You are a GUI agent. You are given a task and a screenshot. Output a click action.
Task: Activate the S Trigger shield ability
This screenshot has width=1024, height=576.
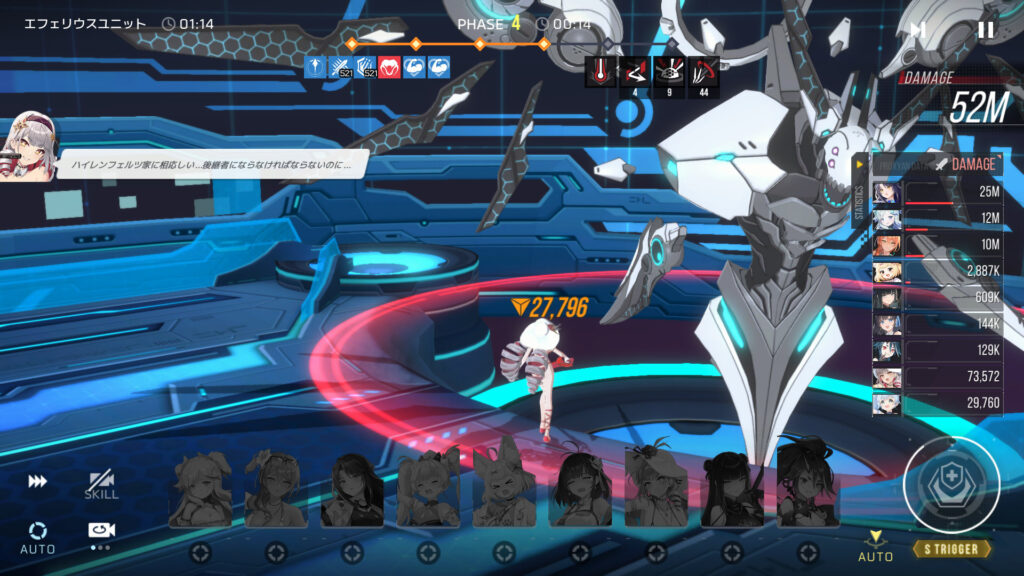coord(950,485)
